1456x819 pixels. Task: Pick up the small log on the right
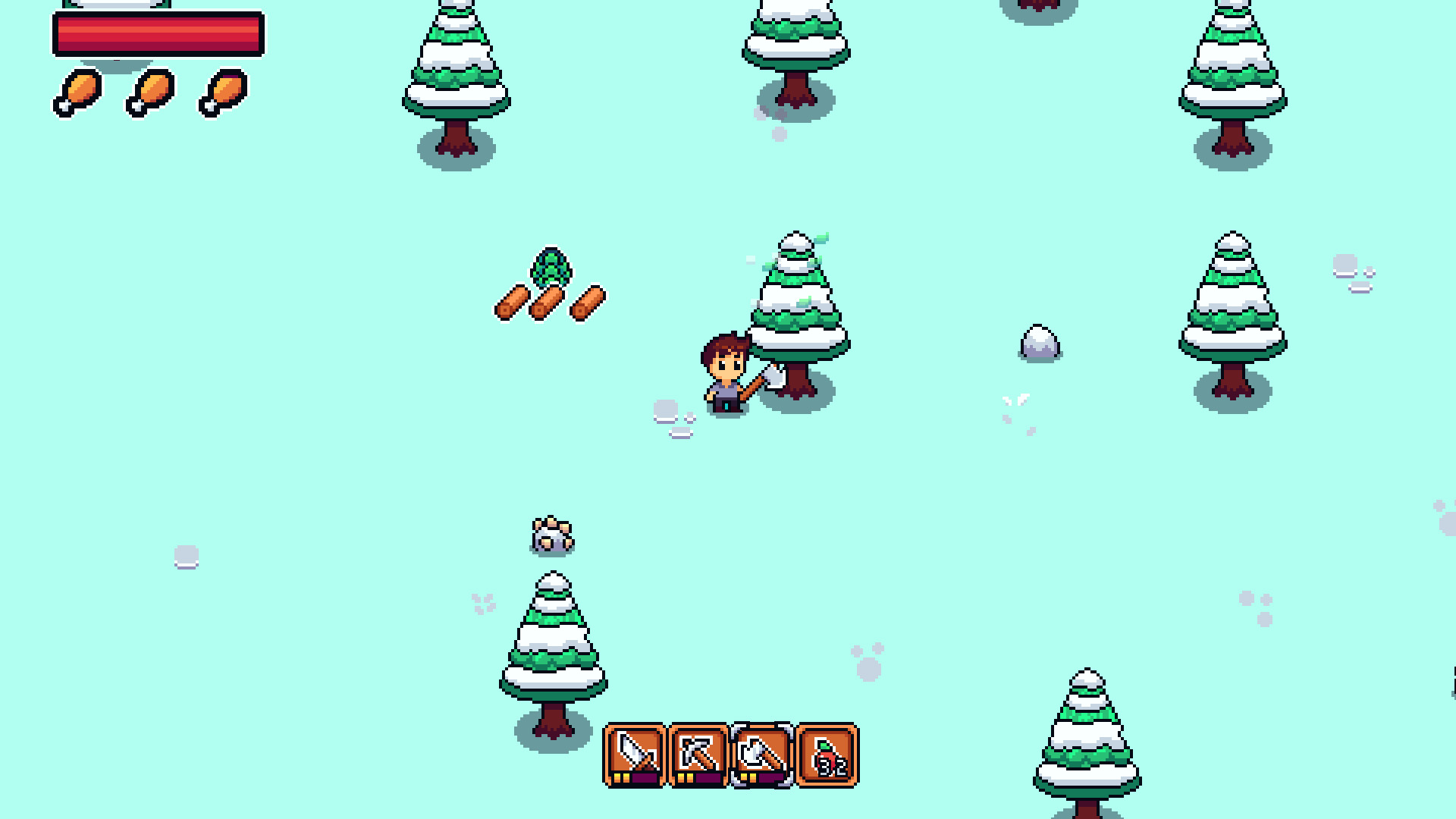[585, 302]
